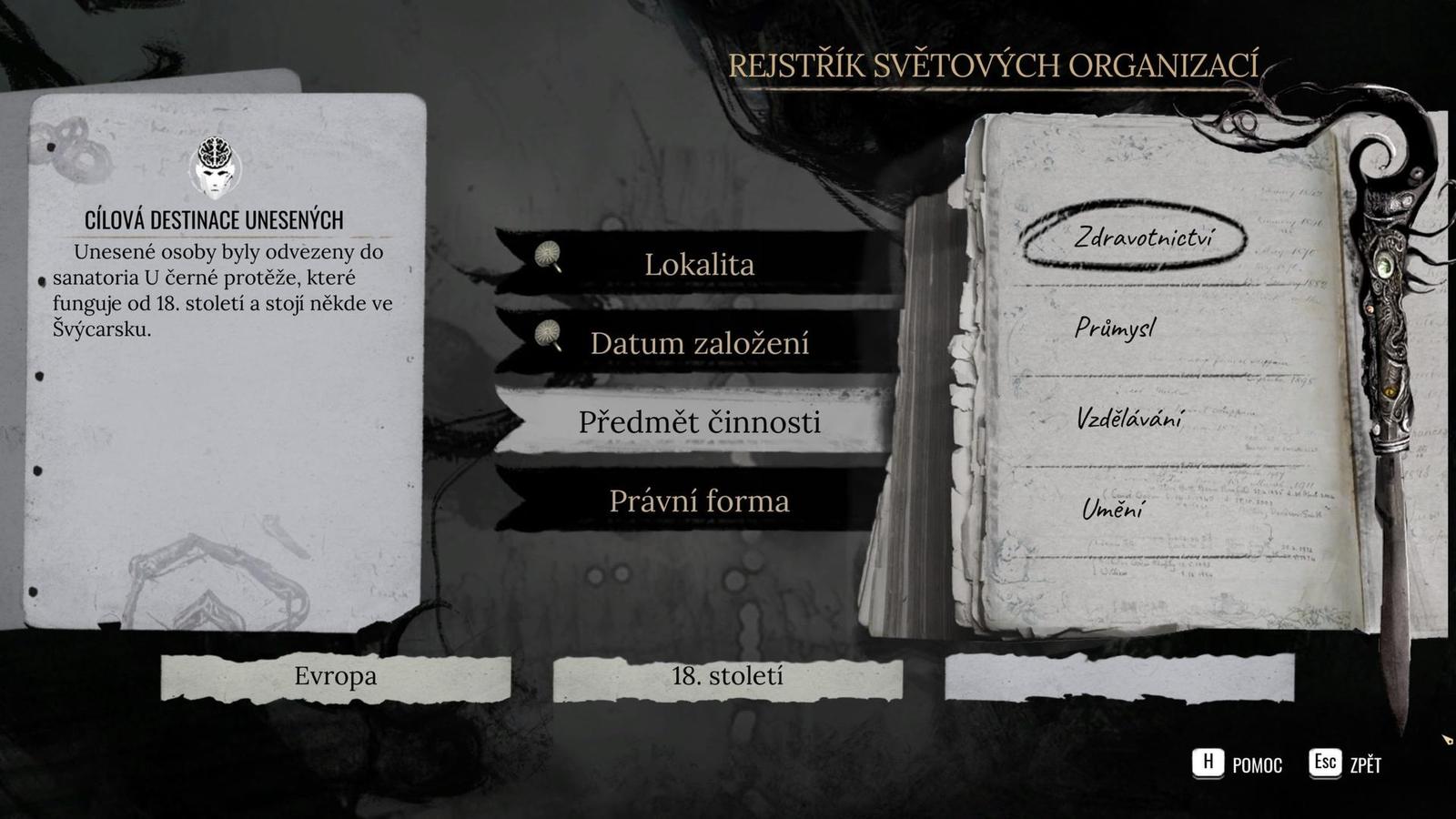
Task: Click the H key help icon
Action: [x=1208, y=764]
